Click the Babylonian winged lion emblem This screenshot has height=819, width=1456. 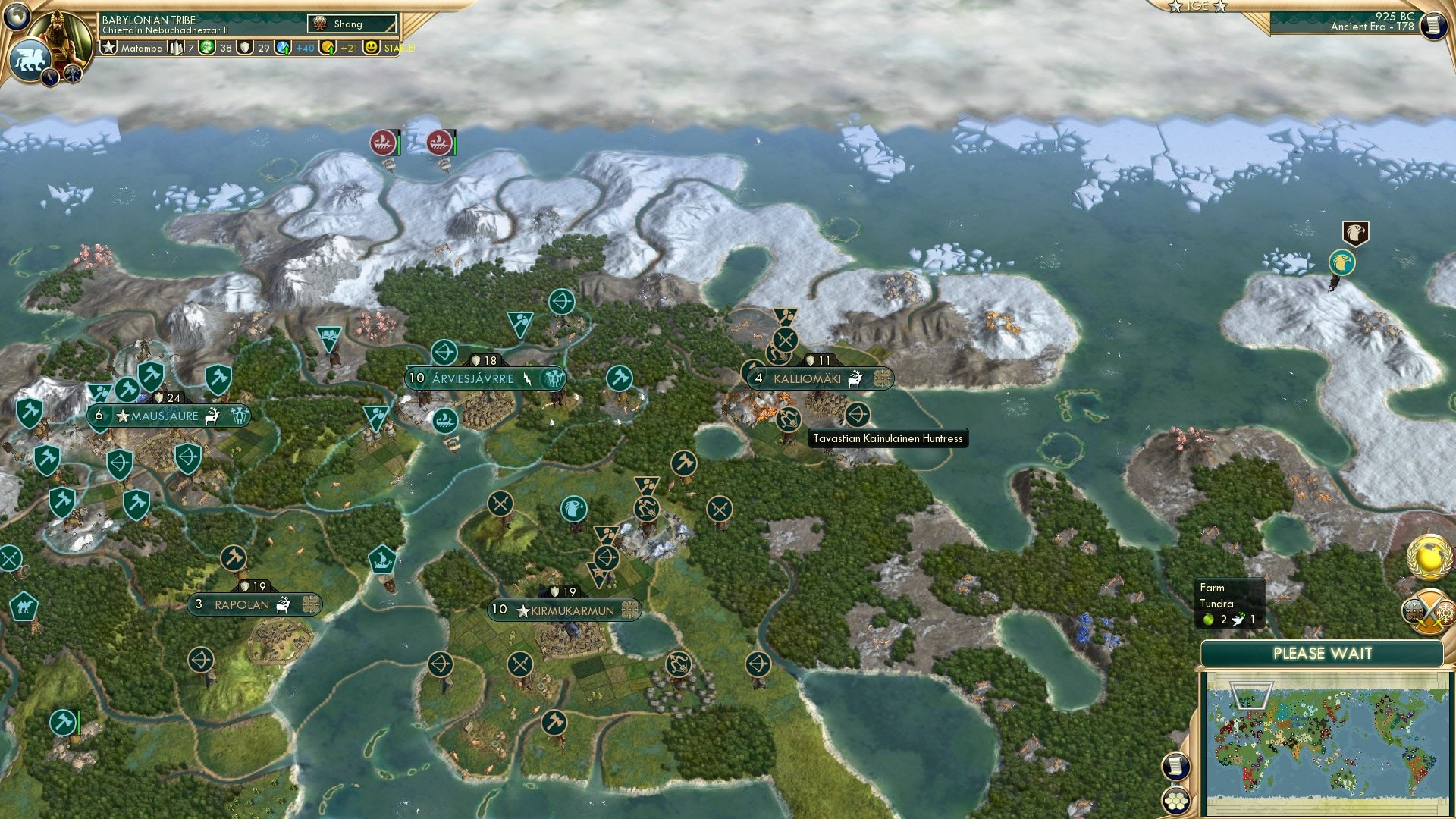[29, 58]
